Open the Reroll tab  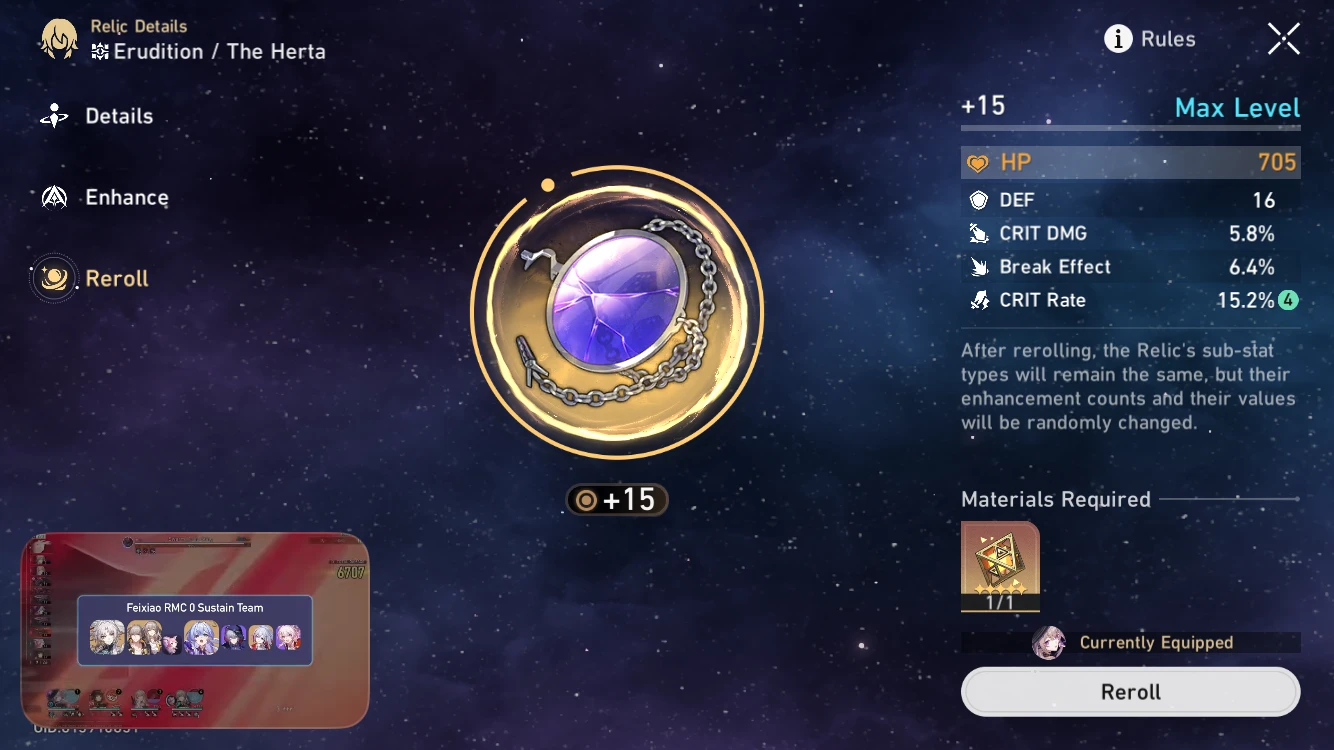117,278
